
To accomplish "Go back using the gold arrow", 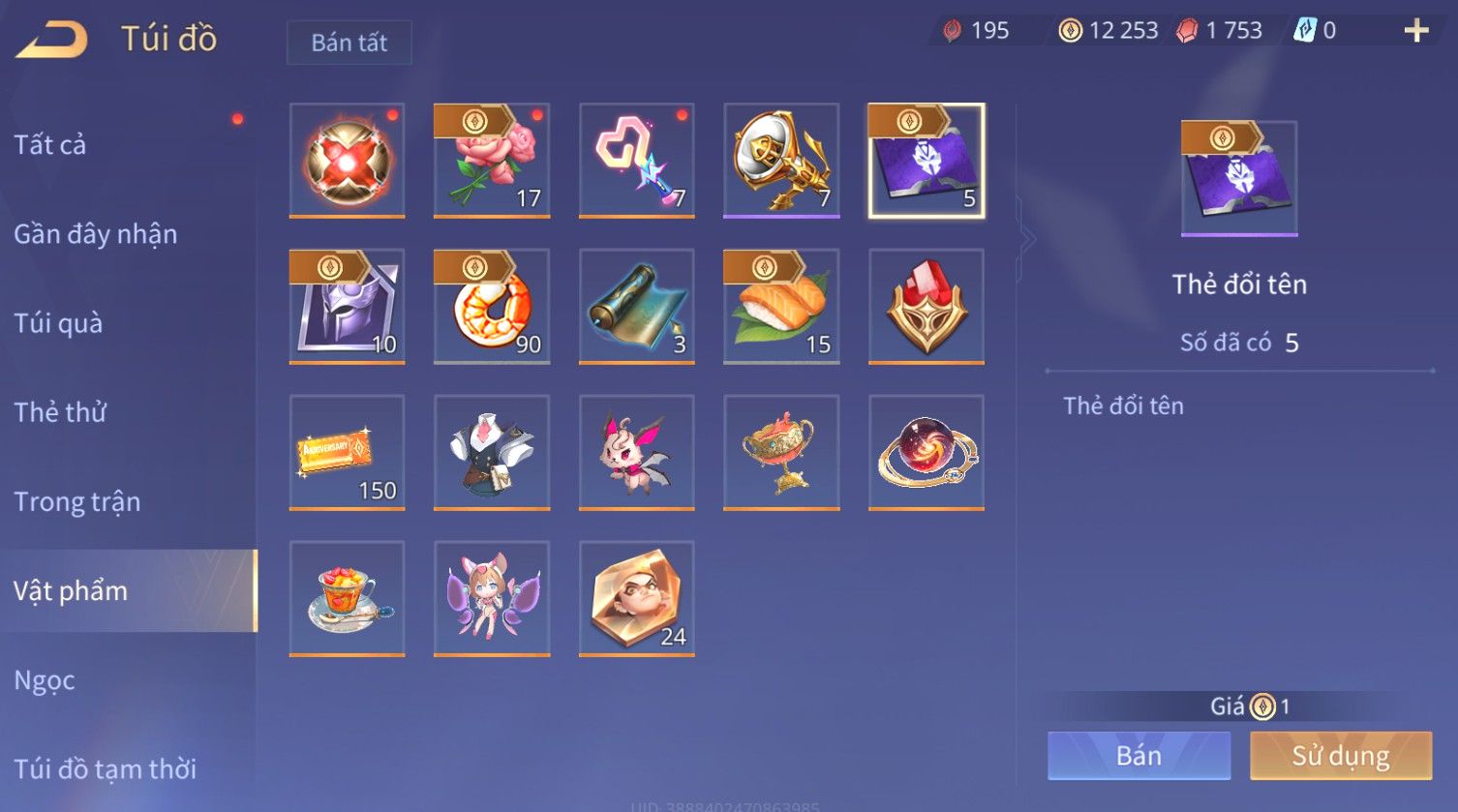I will (53, 40).
